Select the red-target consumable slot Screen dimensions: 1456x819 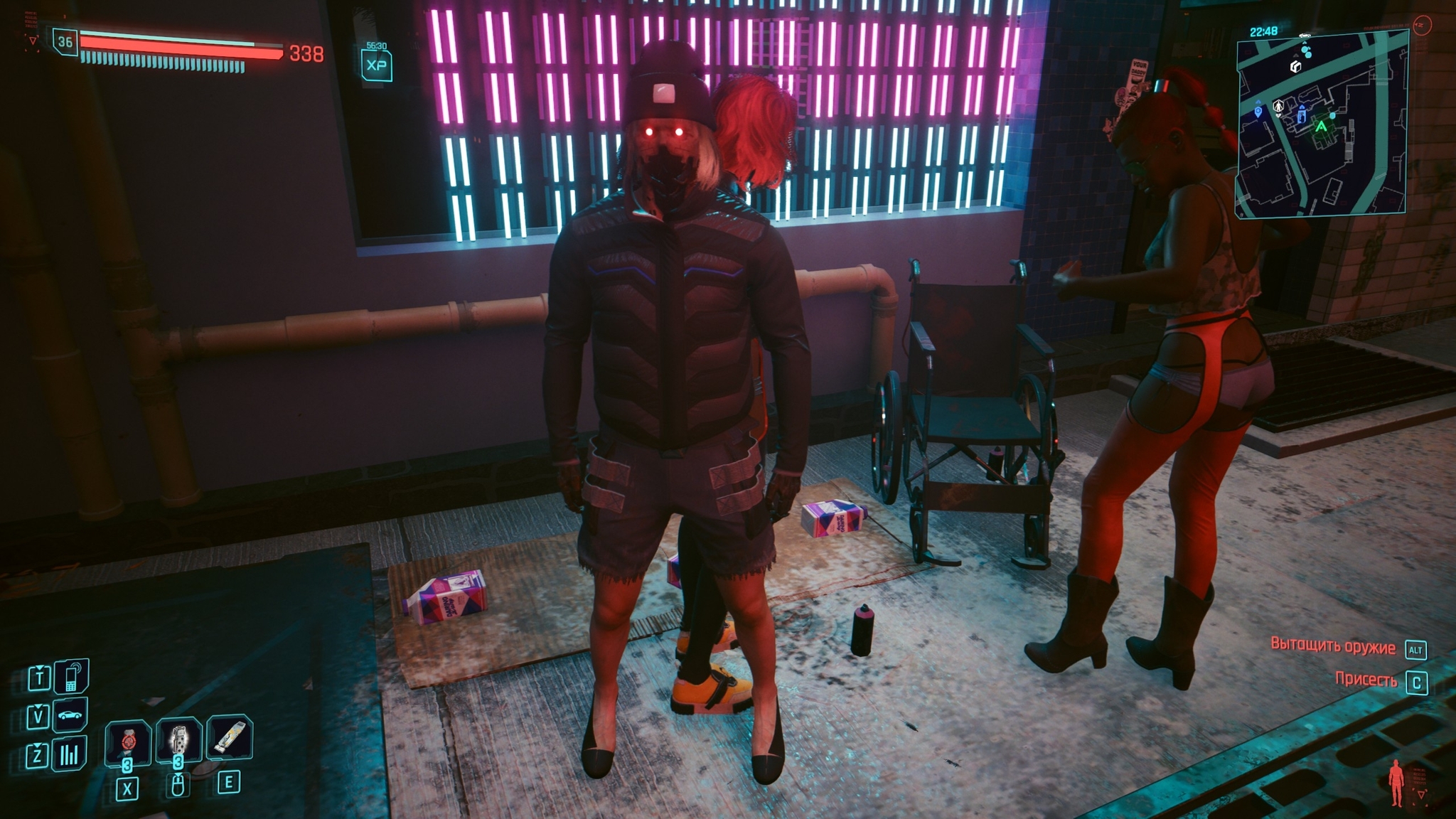point(128,742)
